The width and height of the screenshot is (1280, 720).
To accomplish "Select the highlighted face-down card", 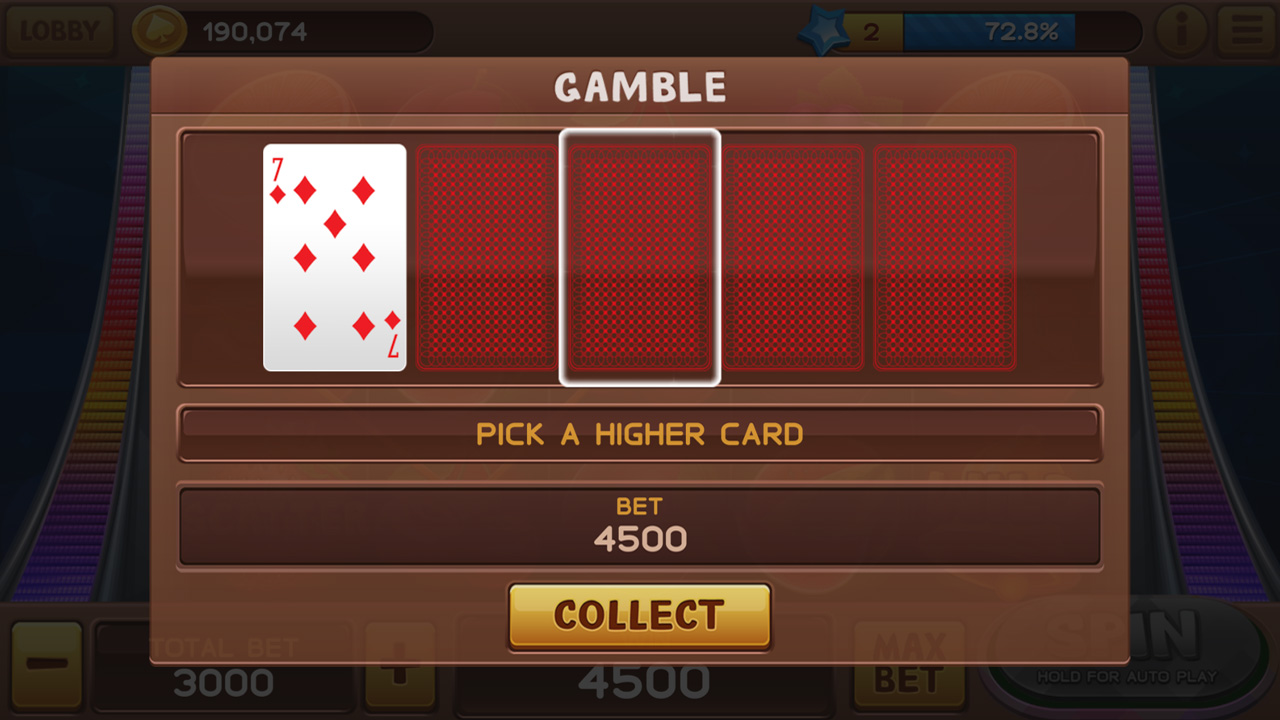I will (x=640, y=255).
